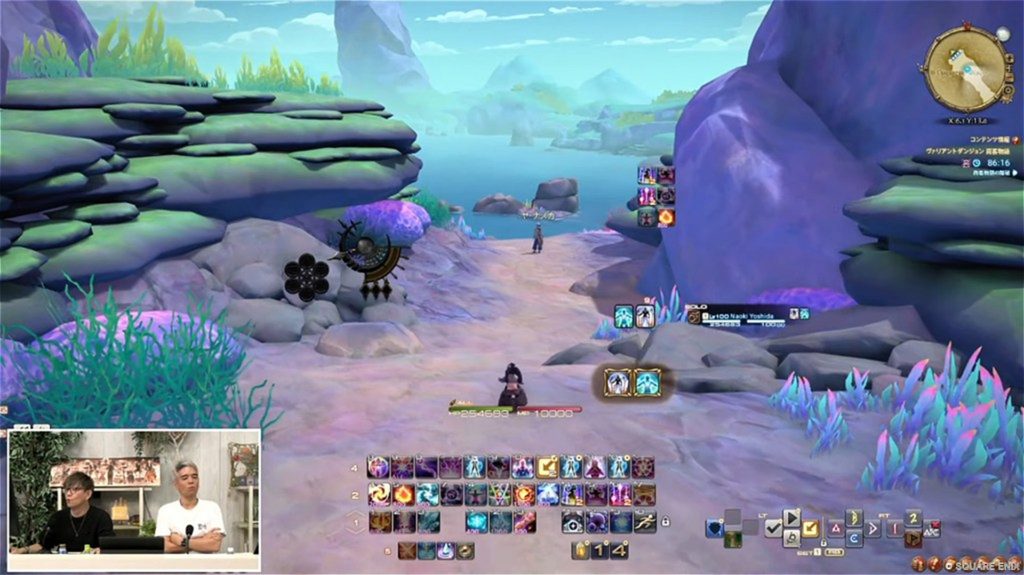This screenshot has height=575, width=1024.
Task: Toggle the hotbar padlock lock
Action: click(x=665, y=521)
